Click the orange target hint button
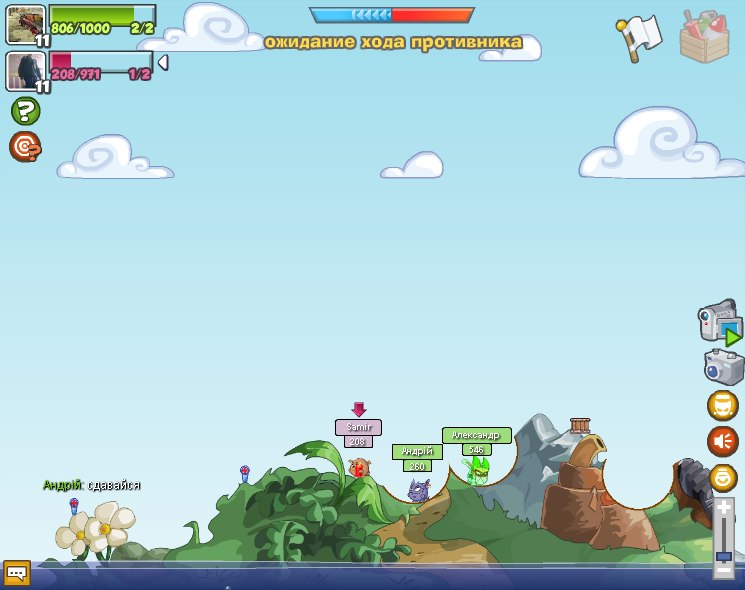The height and width of the screenshot is (590, 745). pos(25,147)
